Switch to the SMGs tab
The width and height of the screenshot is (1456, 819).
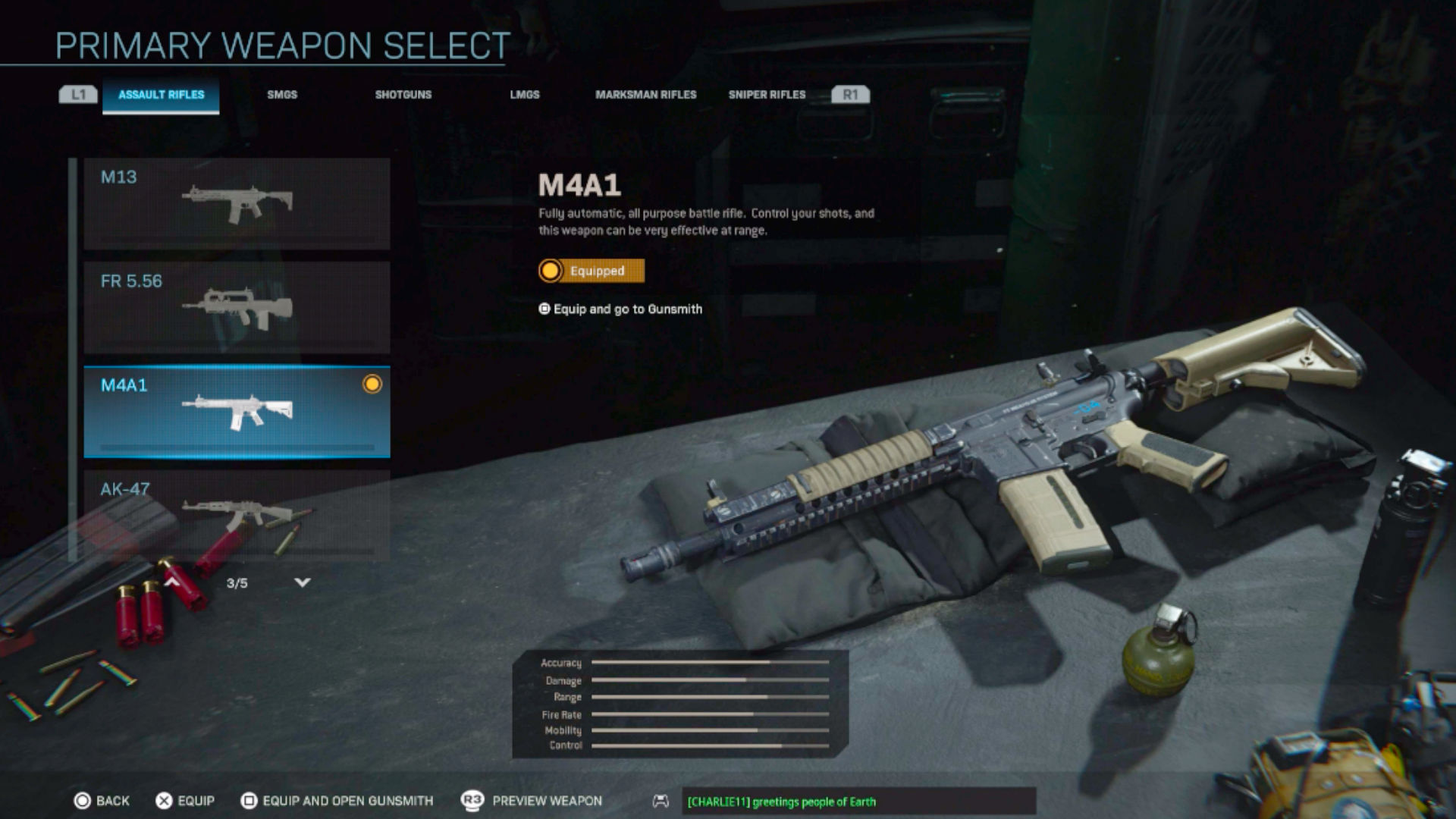pyautogui.click(x=281, y=95)
